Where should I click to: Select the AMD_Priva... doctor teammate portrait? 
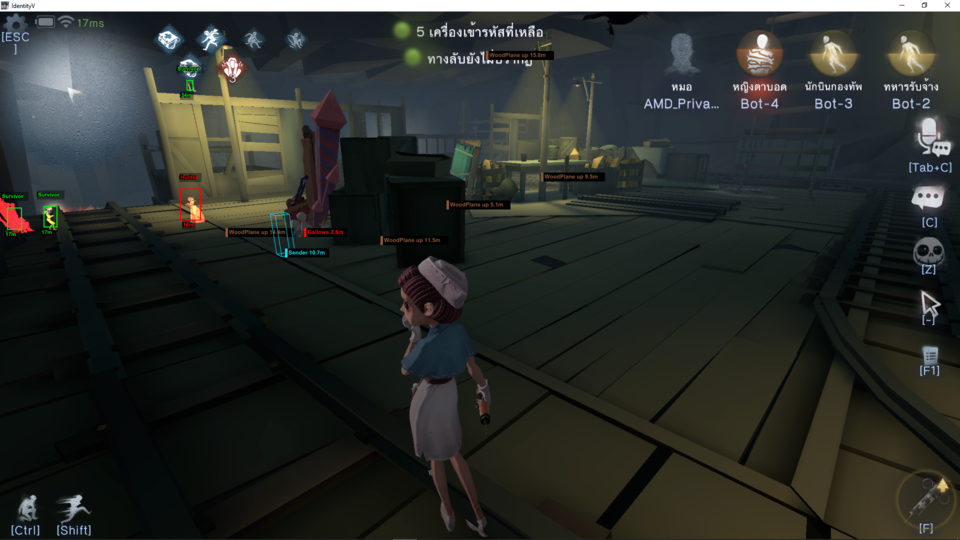point(682,54)
